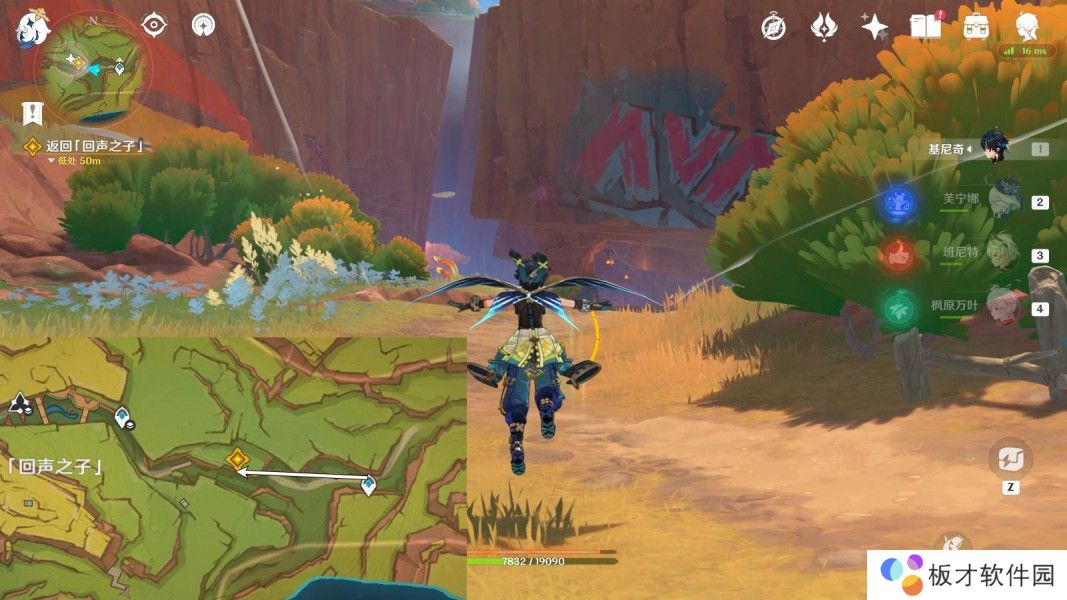This screenshot has width=1067, height=600.
Task: Open the winged emblem icon in top bar
Action: coord(823,27)
